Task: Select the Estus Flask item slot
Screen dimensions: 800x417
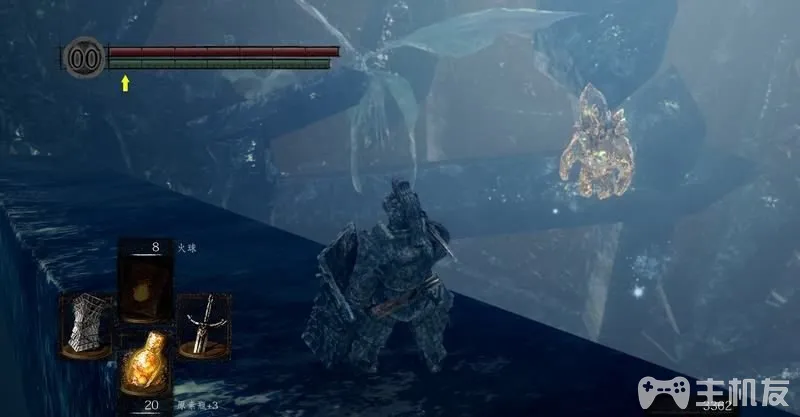Action: click(142, 364)
